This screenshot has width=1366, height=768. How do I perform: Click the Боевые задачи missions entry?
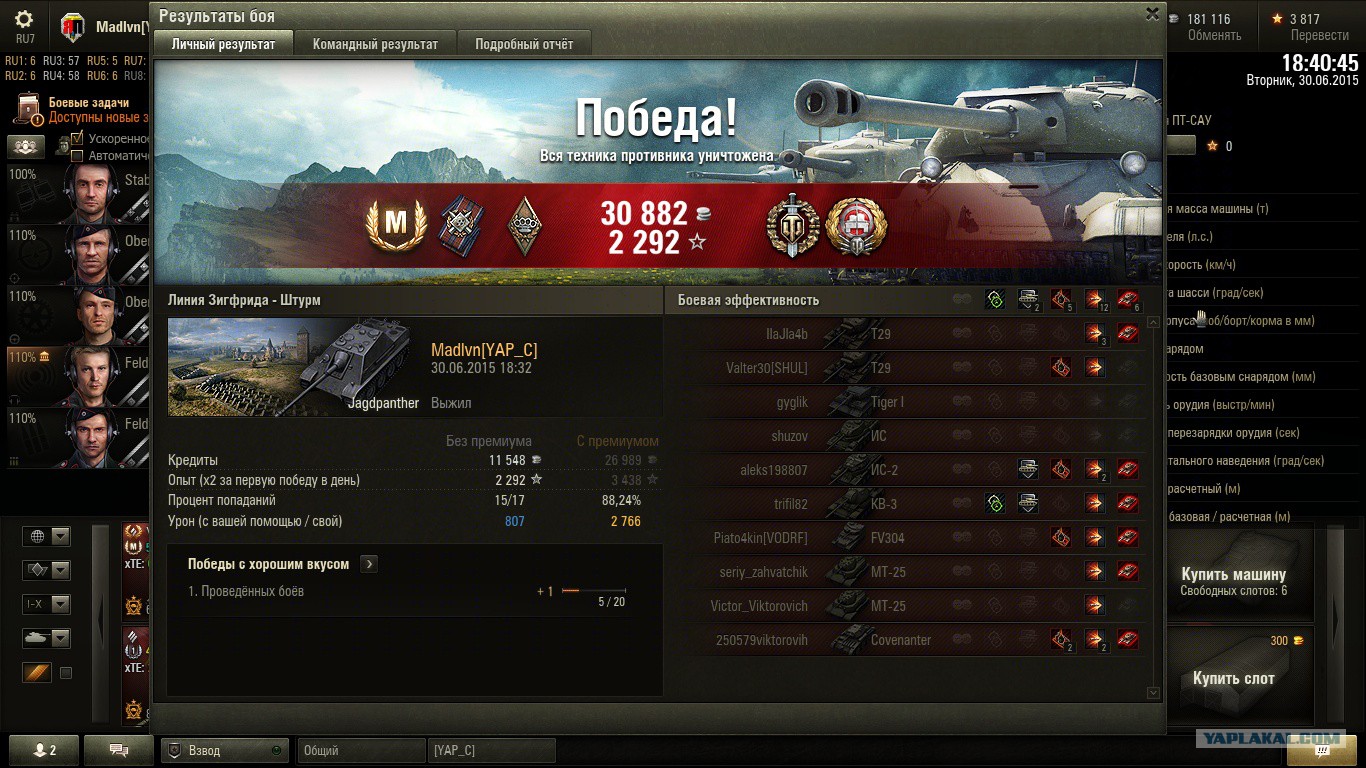(x=88, y=103)
